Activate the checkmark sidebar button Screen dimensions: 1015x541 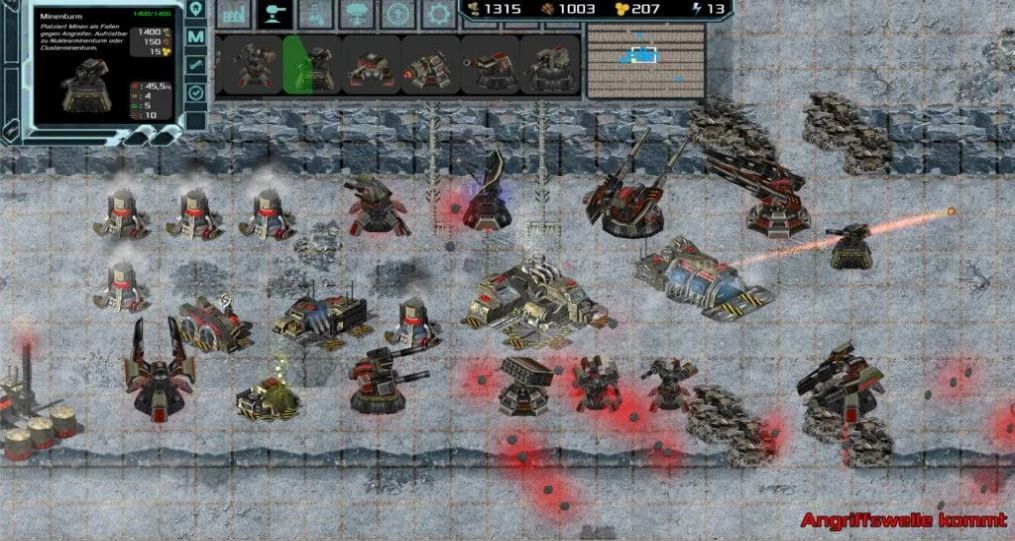[196, 92]
